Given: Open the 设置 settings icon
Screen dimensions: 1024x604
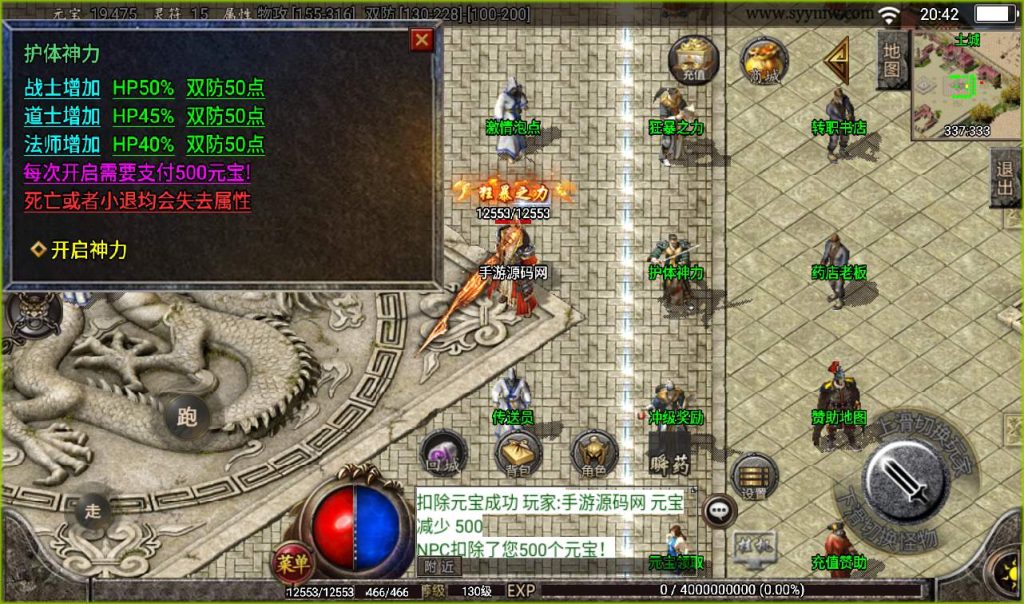Looking at the screenshot, I should [x=754, y=478].
